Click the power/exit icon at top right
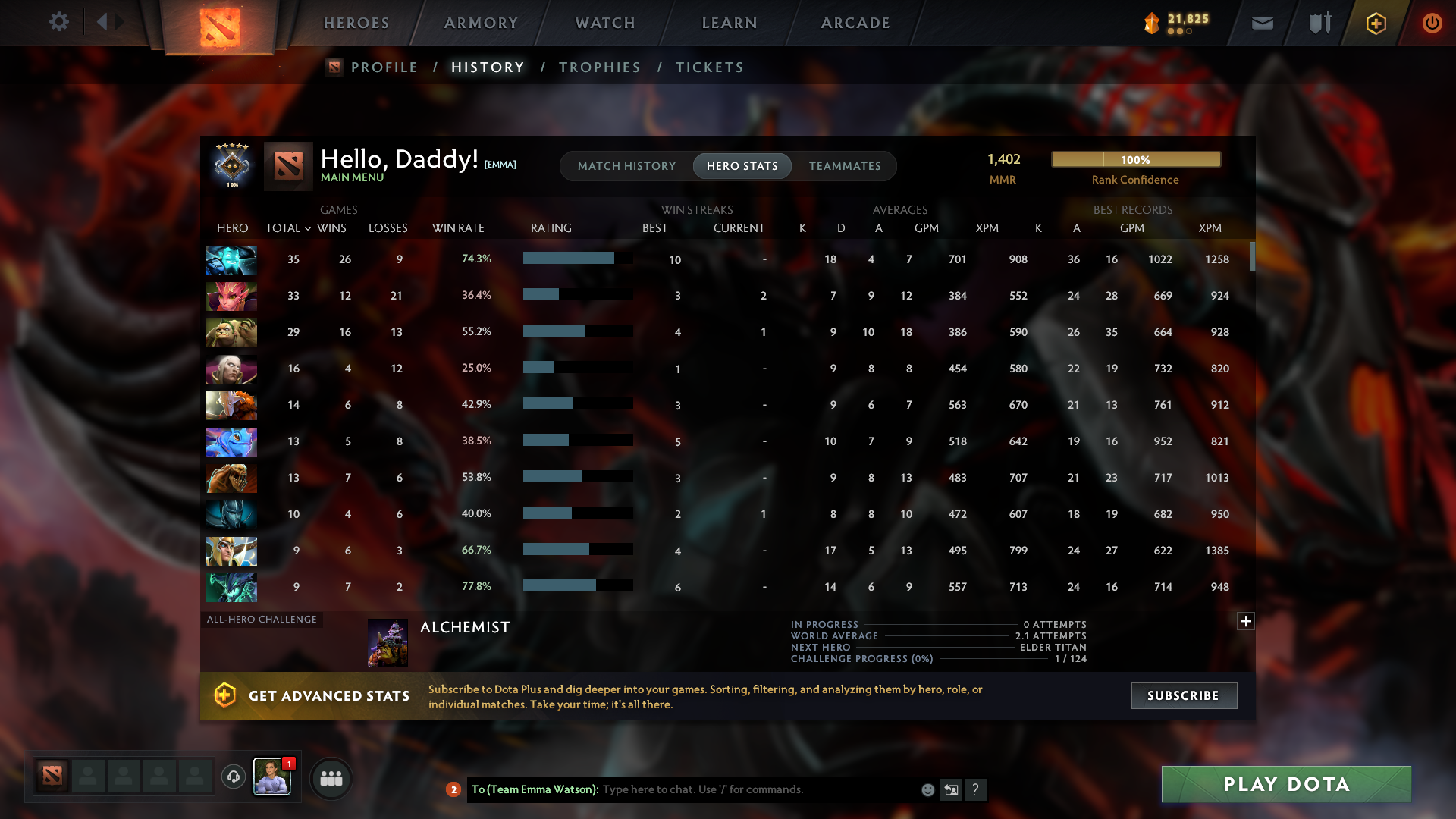This screenshot has width=1456, height=819. point(1432,23)
